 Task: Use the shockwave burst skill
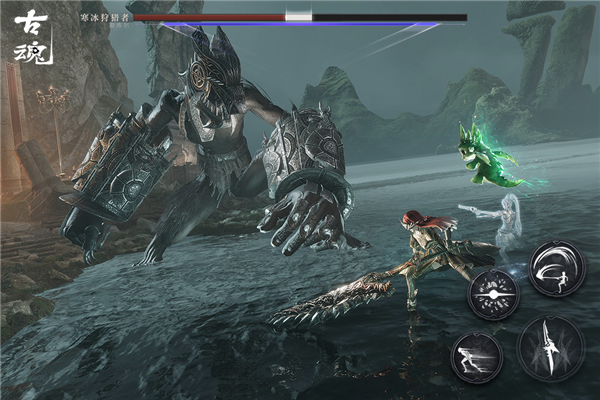[x=493, y=295]
